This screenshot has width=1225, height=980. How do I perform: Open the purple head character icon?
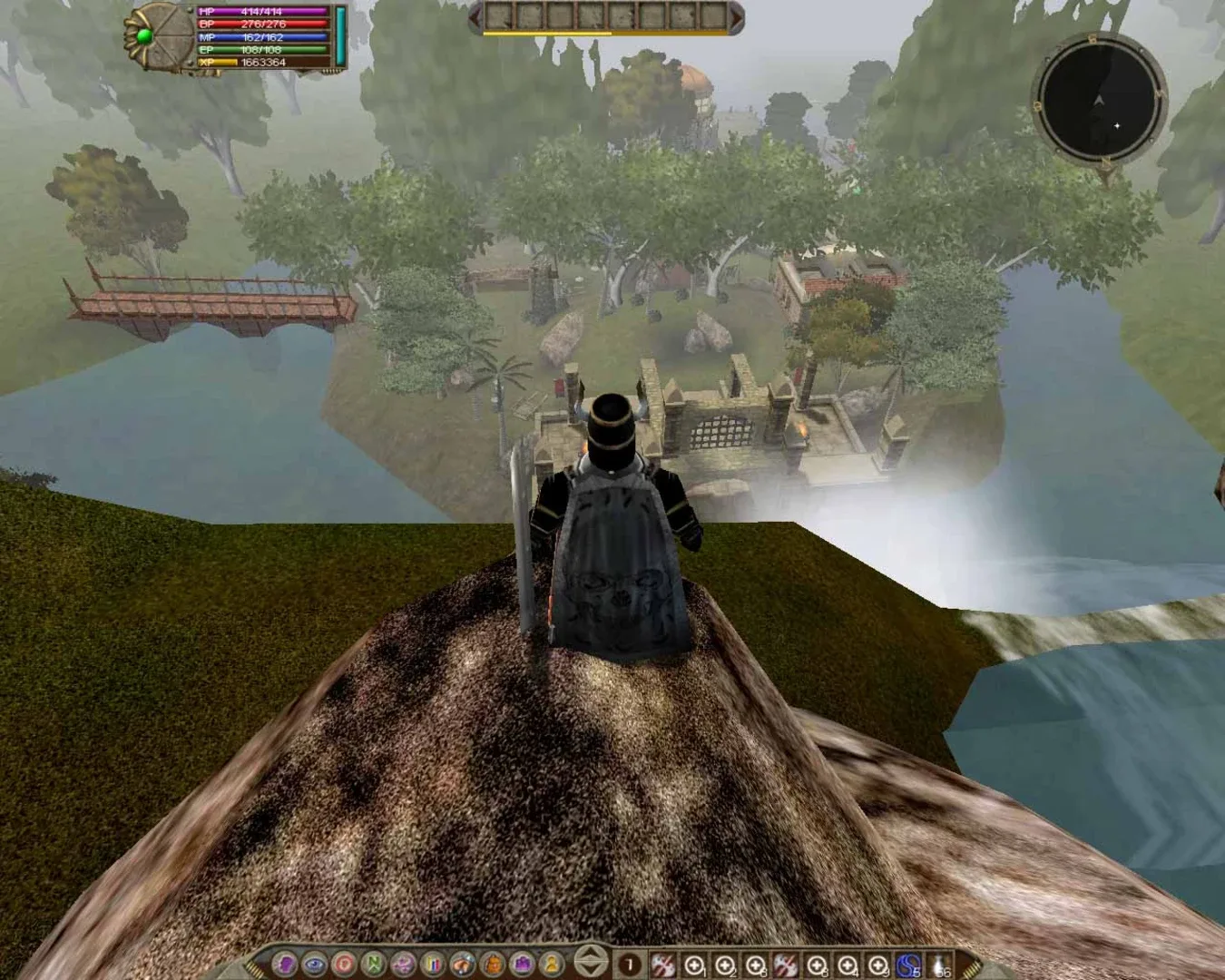(x=286, y=965)
